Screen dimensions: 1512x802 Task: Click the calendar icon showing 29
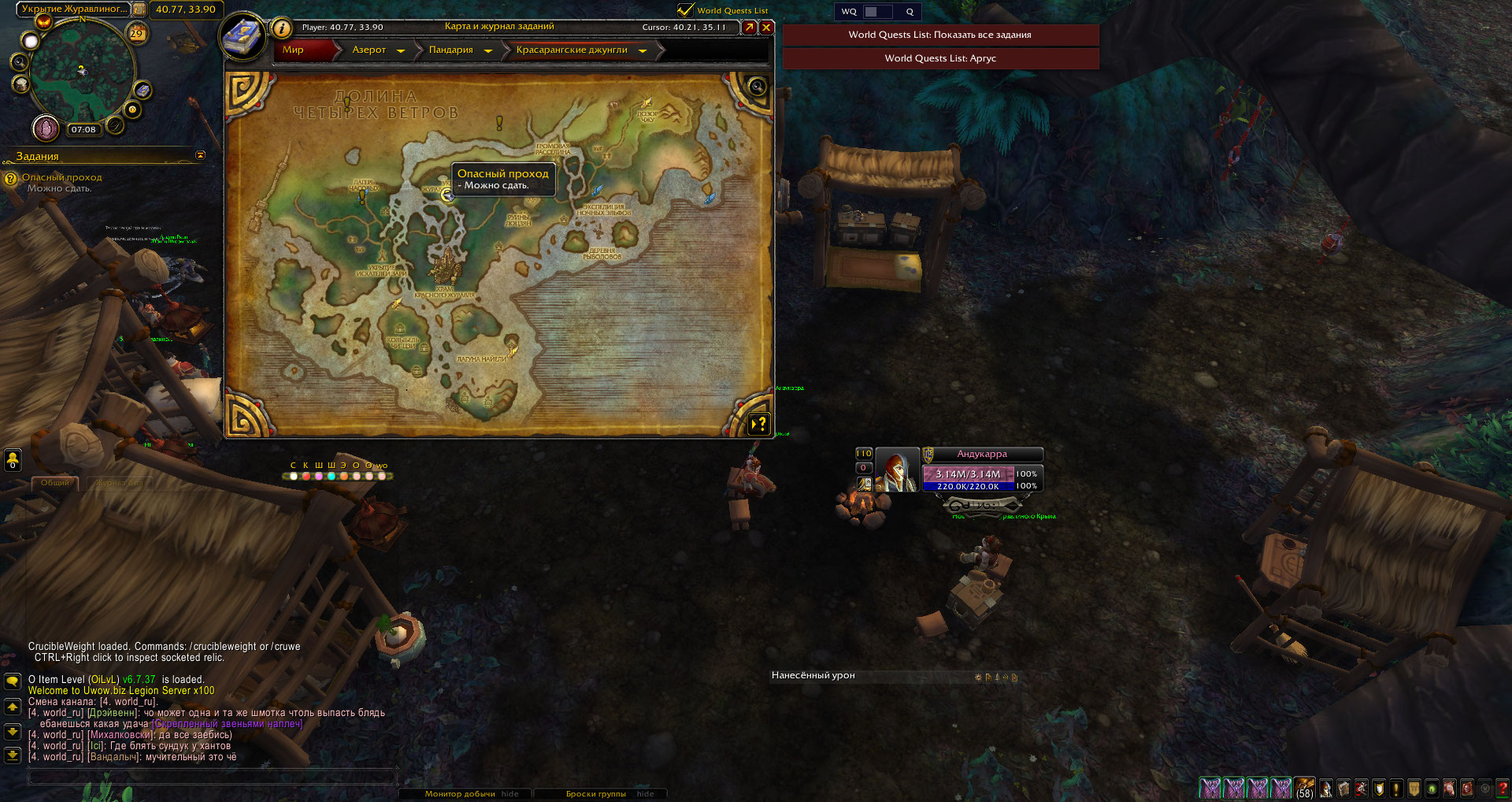[137, 33]
